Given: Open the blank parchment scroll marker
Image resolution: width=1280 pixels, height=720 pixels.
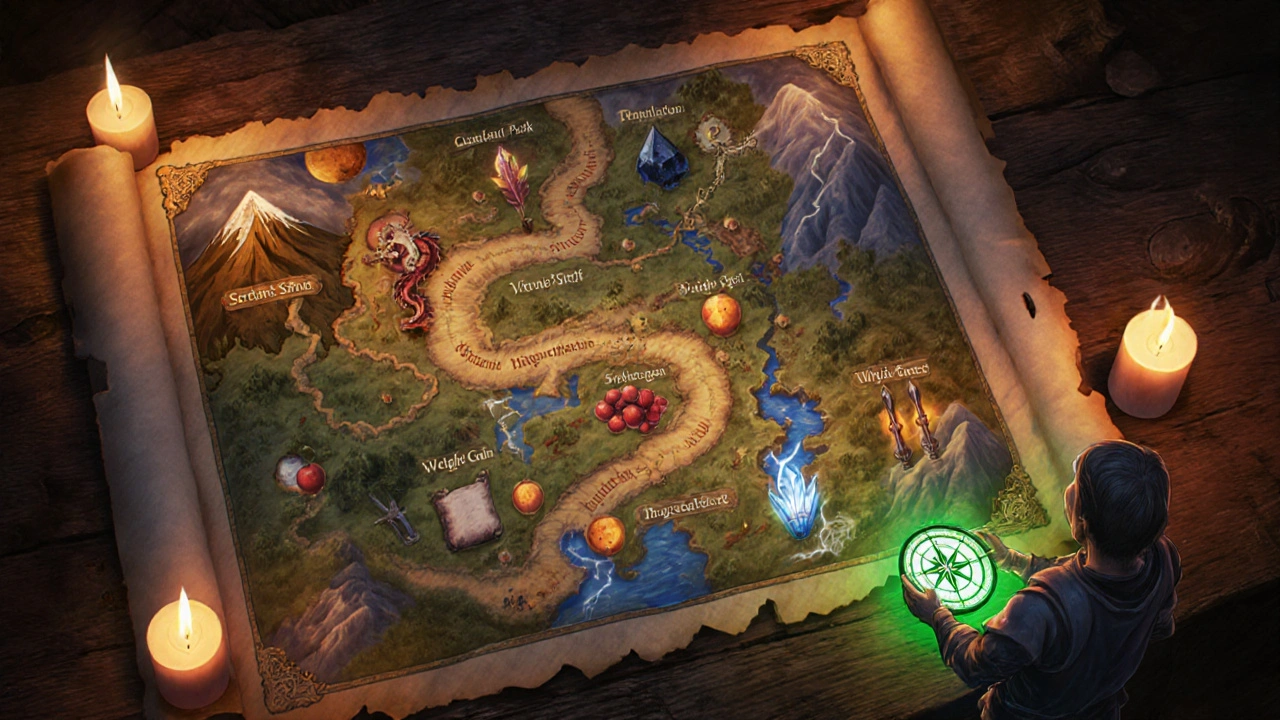Looking at the screenshot, I should pyautogui.click(x=467, y=511).
